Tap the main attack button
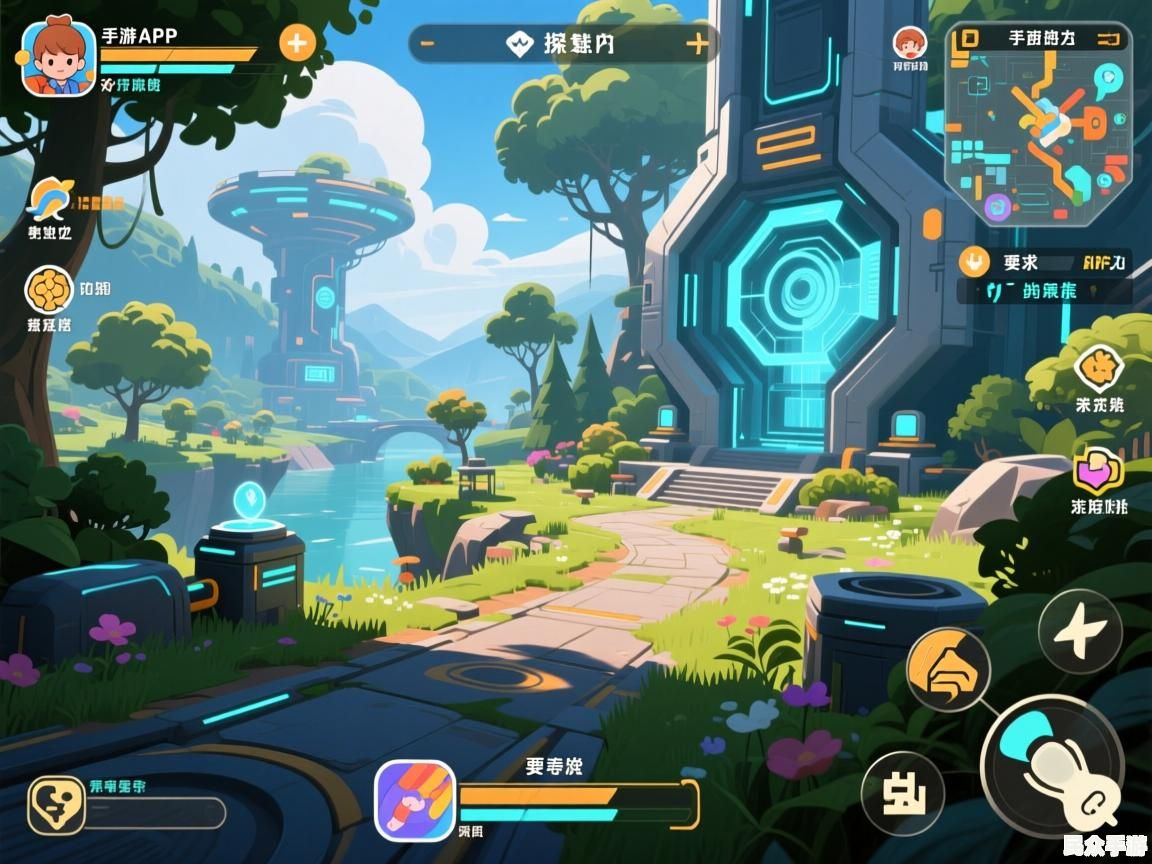Image resolution: width=1152 pixels, height=864 pixels. (x=1052, y=766)
